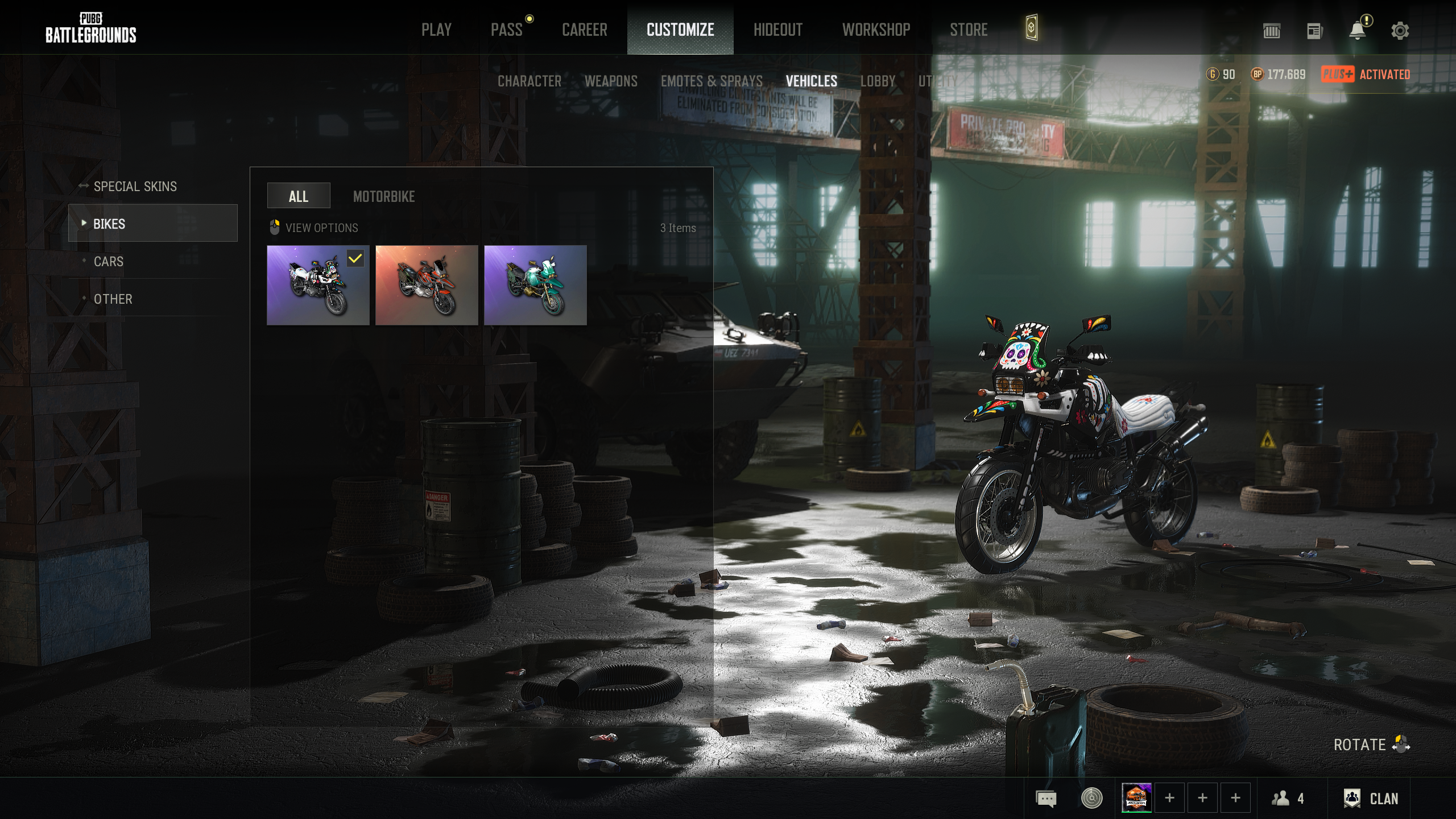Image resolution: width=1456 pixels, height=819 pixels.
Task: Open the Play tab
Action: [436, 30]
